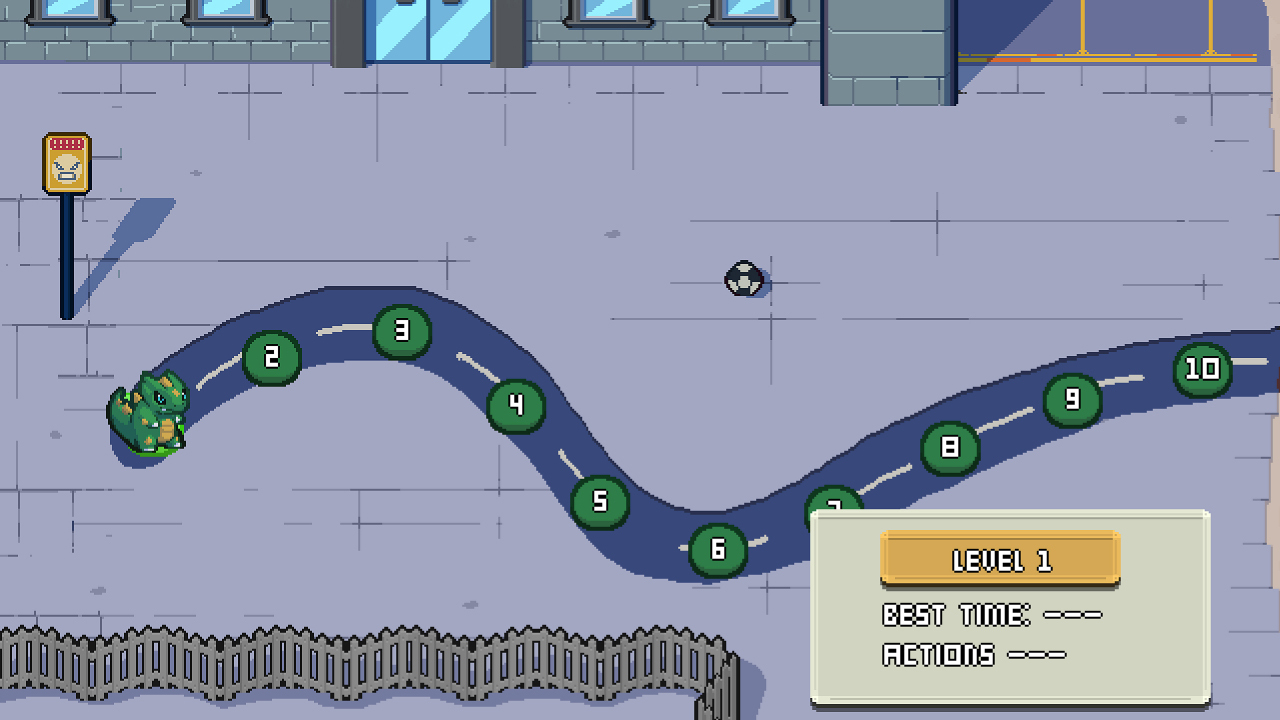The height and width of the screenshot is (720, 1280).
Task: Click the soccer ball on the pavement
Action: 742,280
